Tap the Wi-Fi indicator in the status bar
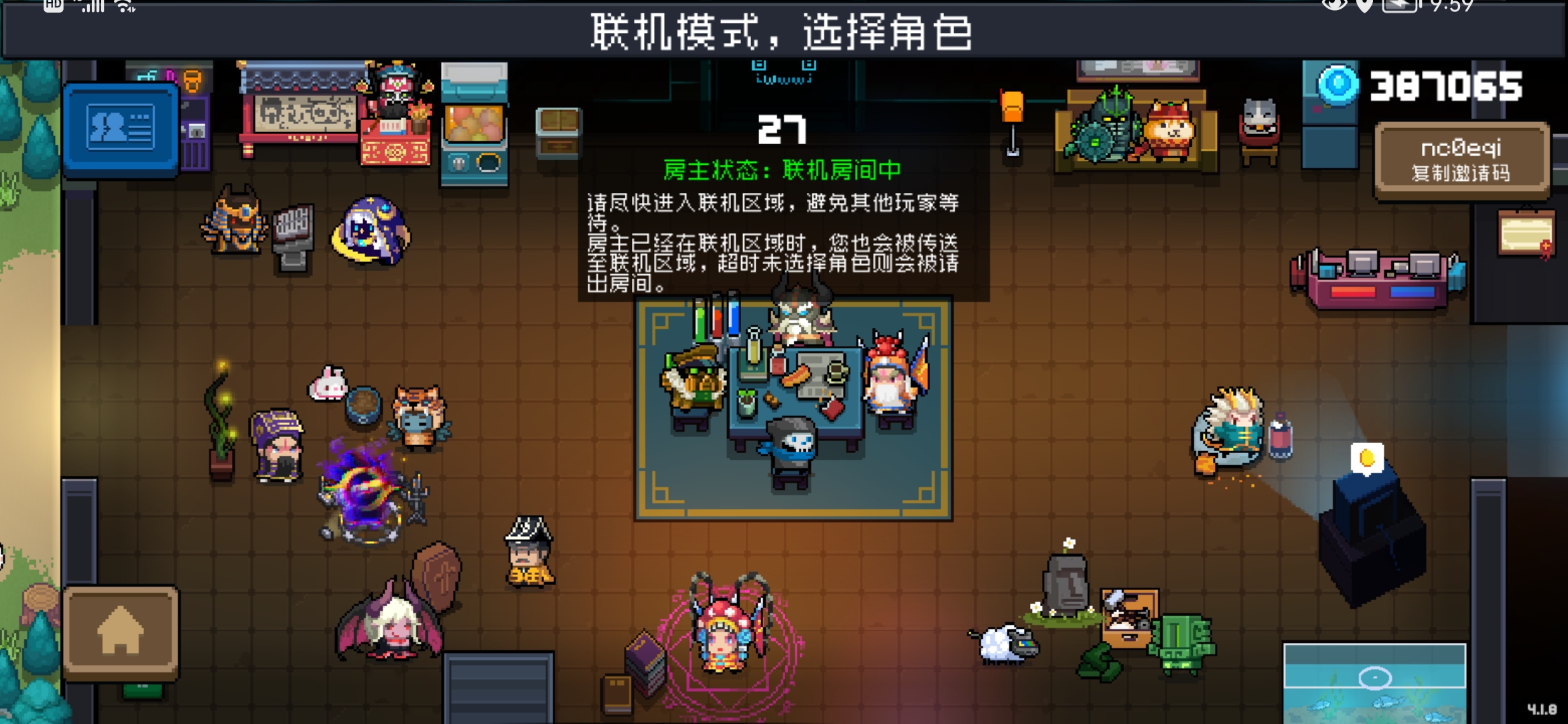 tap(122, 7)
